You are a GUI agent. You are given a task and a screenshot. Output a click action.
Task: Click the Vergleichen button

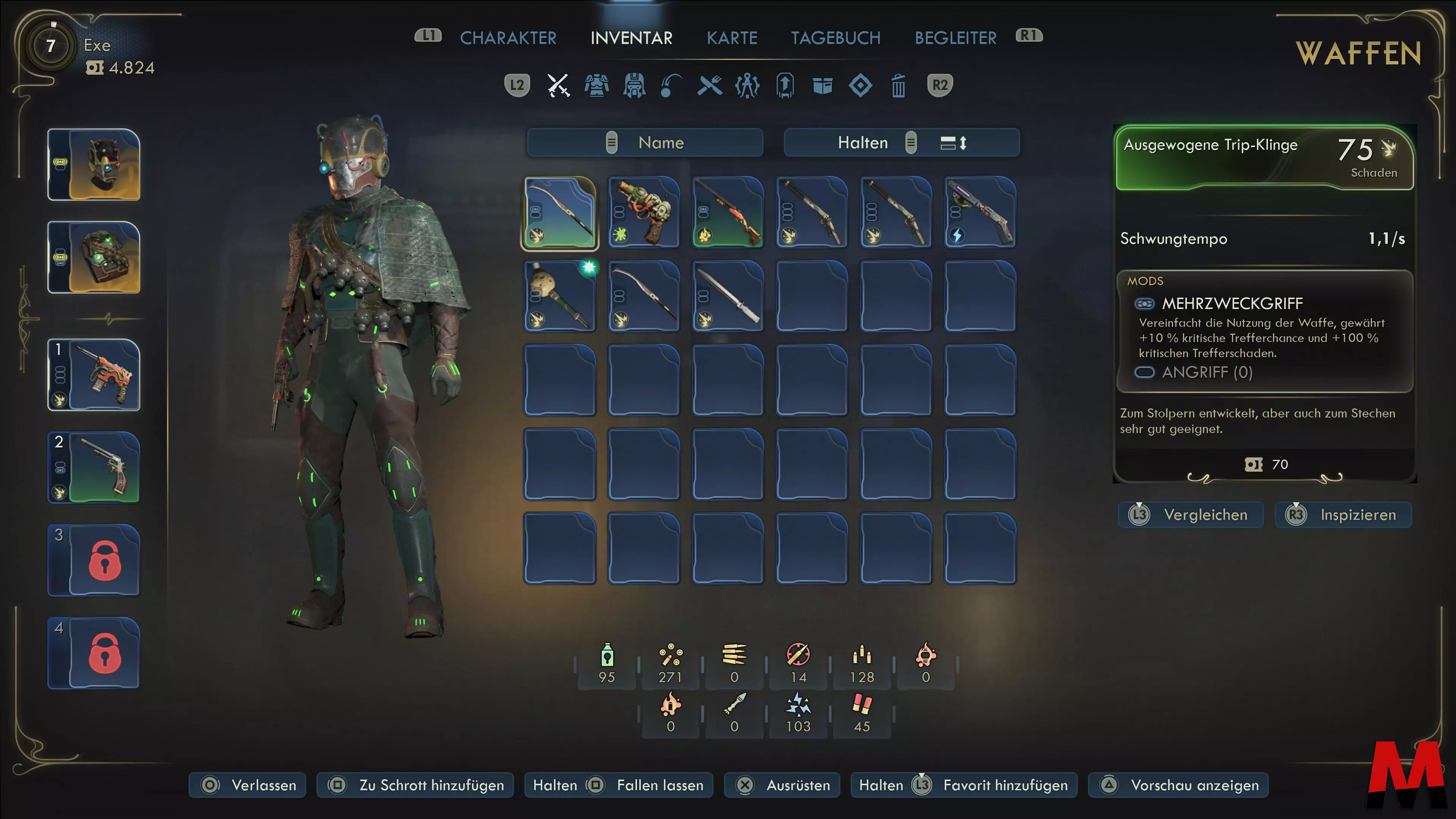tap(1191, 515)
